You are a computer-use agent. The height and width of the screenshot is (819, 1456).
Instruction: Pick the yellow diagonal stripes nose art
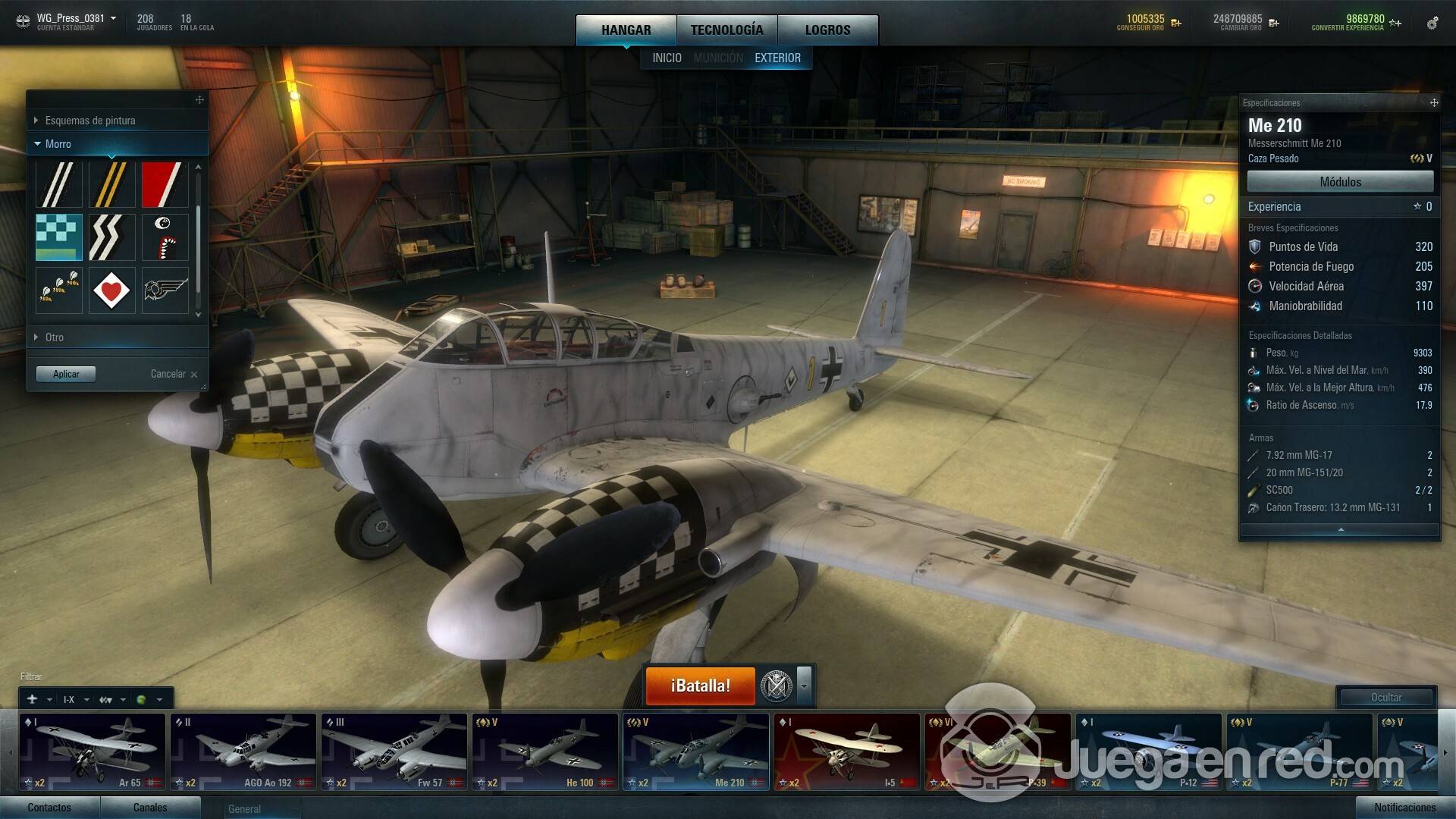tap(111, 184)
